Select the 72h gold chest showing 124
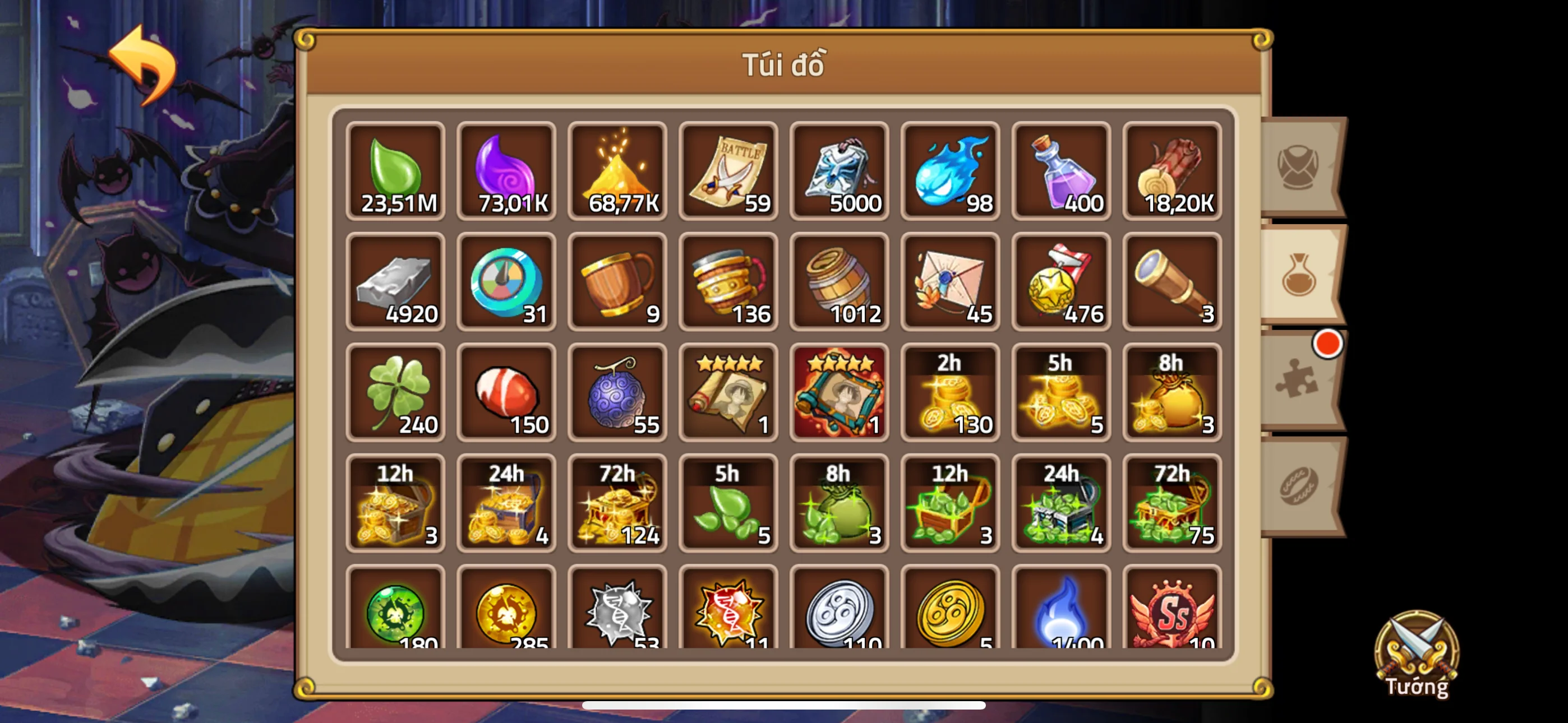Image resolution: width=1568 pixels, height=723 pixels. point(618,504)
